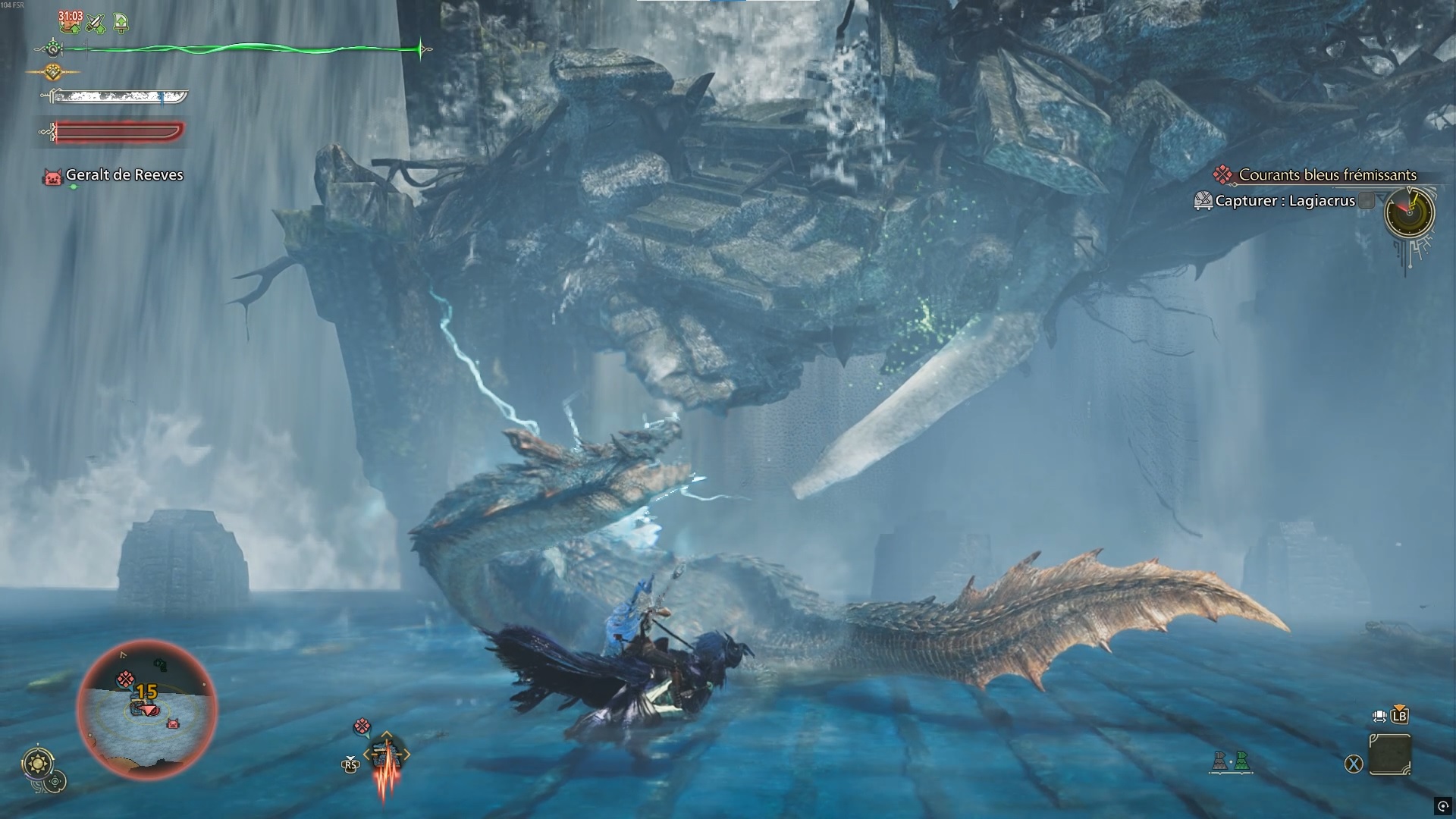
Task: Toggle the RS camera focus prompt
Action: [350, 764]
